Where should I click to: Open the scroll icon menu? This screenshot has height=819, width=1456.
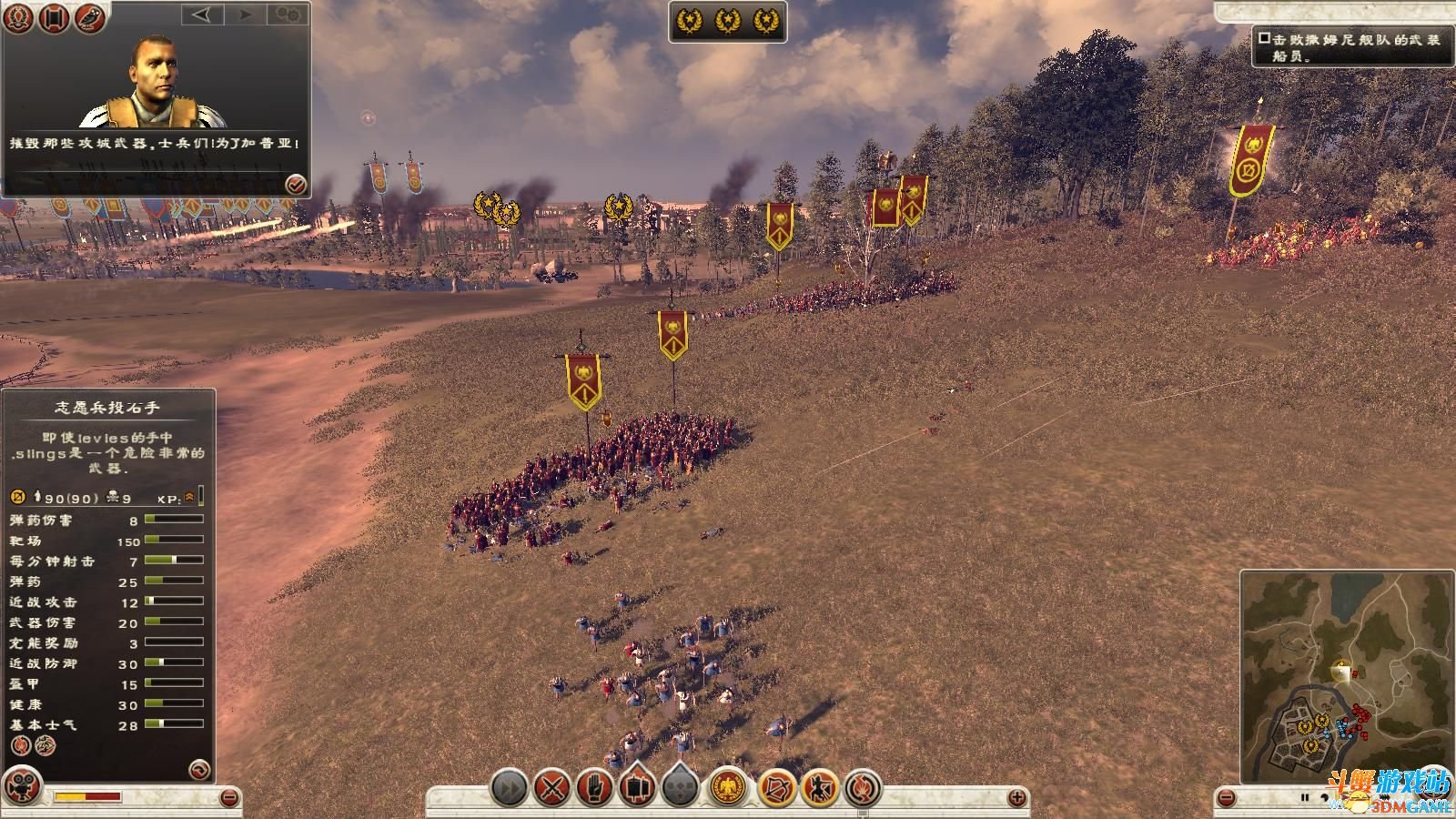[55, 17]
